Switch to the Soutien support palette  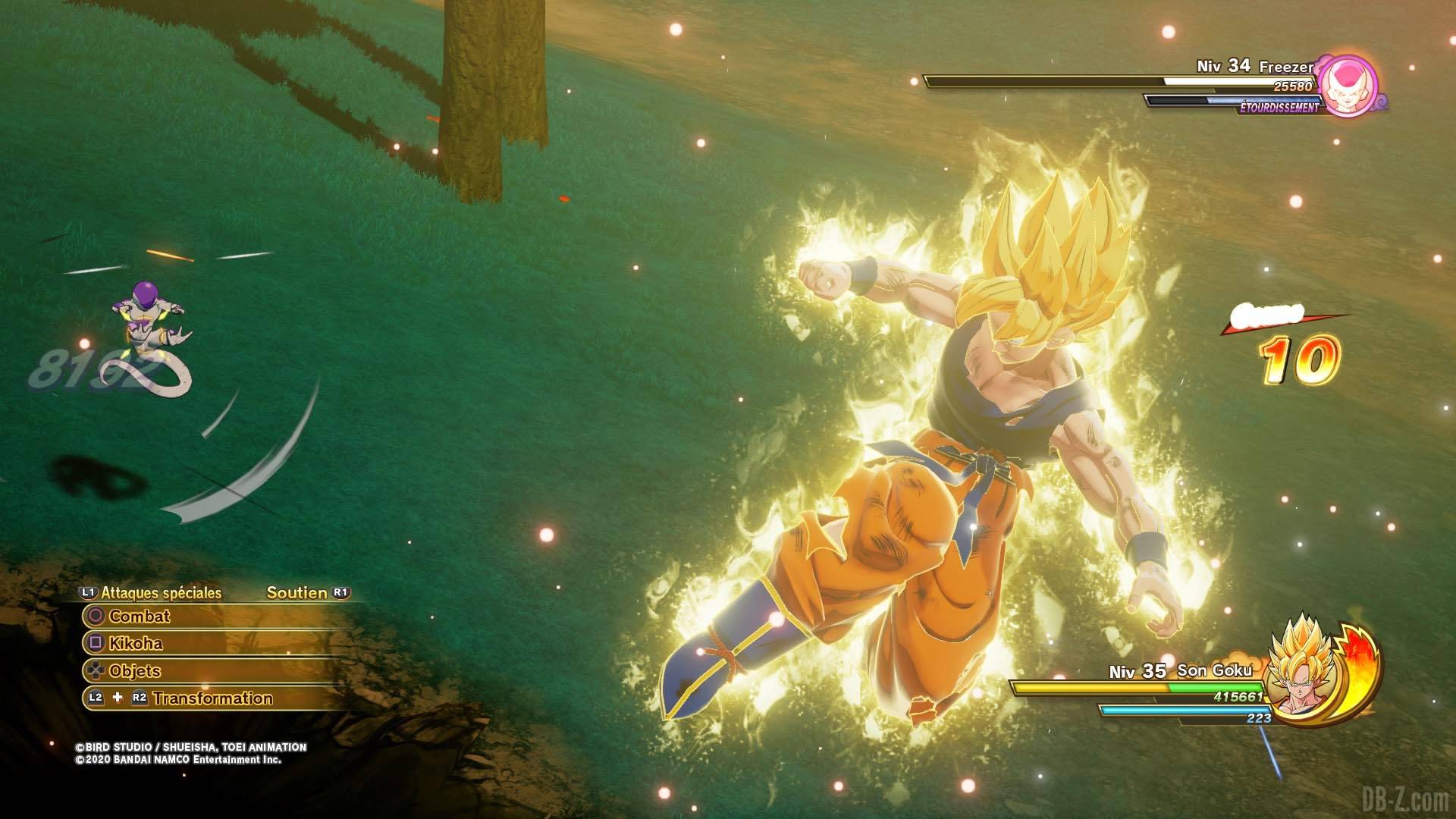pos(297,593)
